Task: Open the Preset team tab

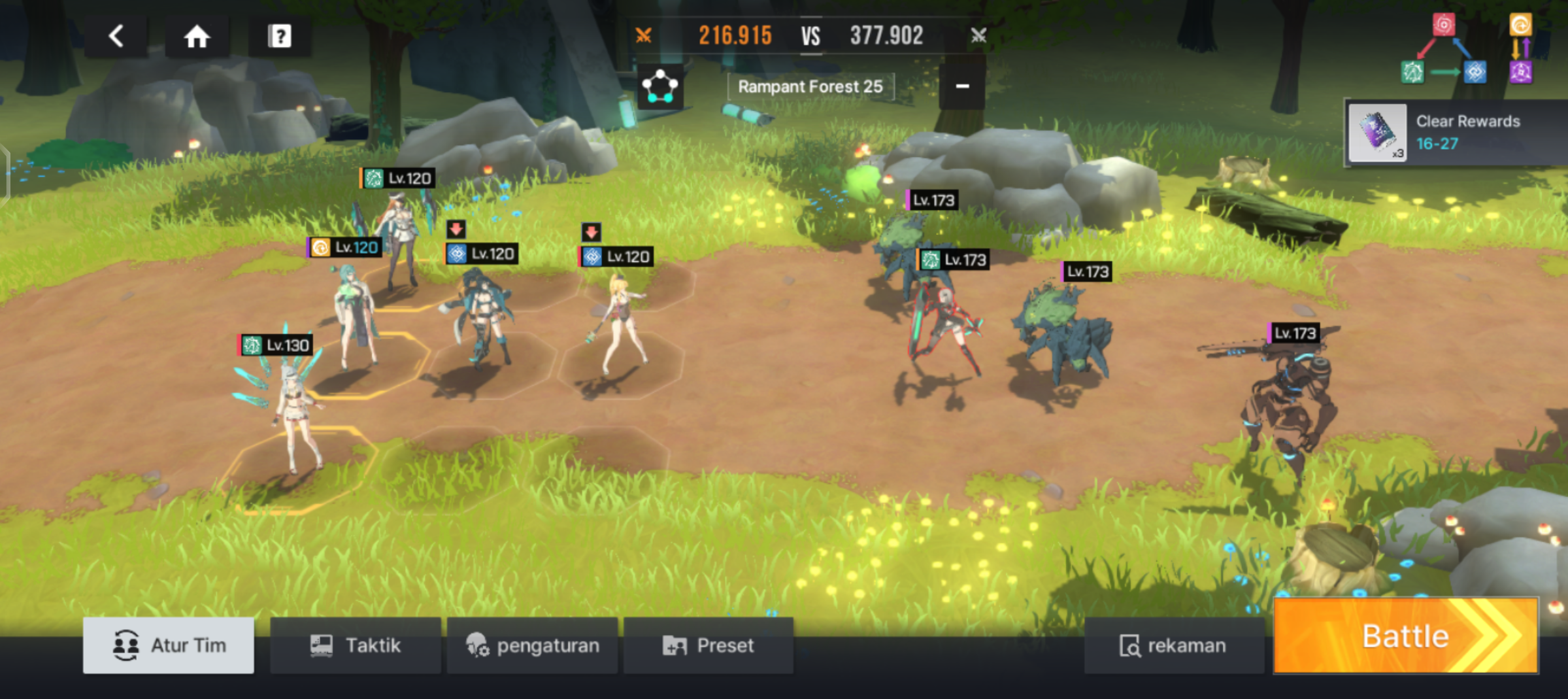Action: coord(709,645)
